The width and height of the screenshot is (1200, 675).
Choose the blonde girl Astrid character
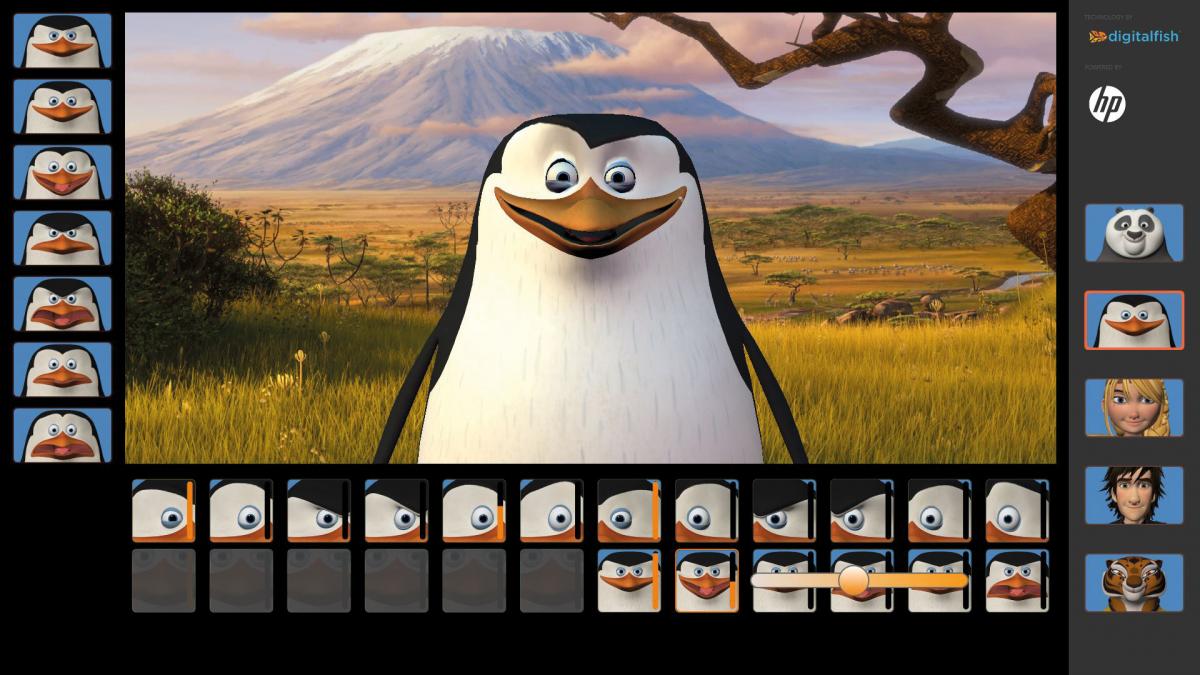point(1134,407)
